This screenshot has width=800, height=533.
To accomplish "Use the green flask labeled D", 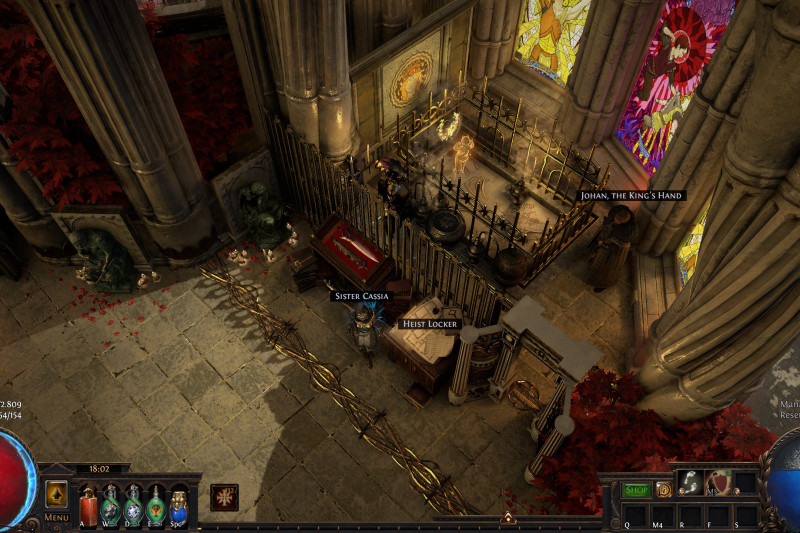I will [134, 504].
